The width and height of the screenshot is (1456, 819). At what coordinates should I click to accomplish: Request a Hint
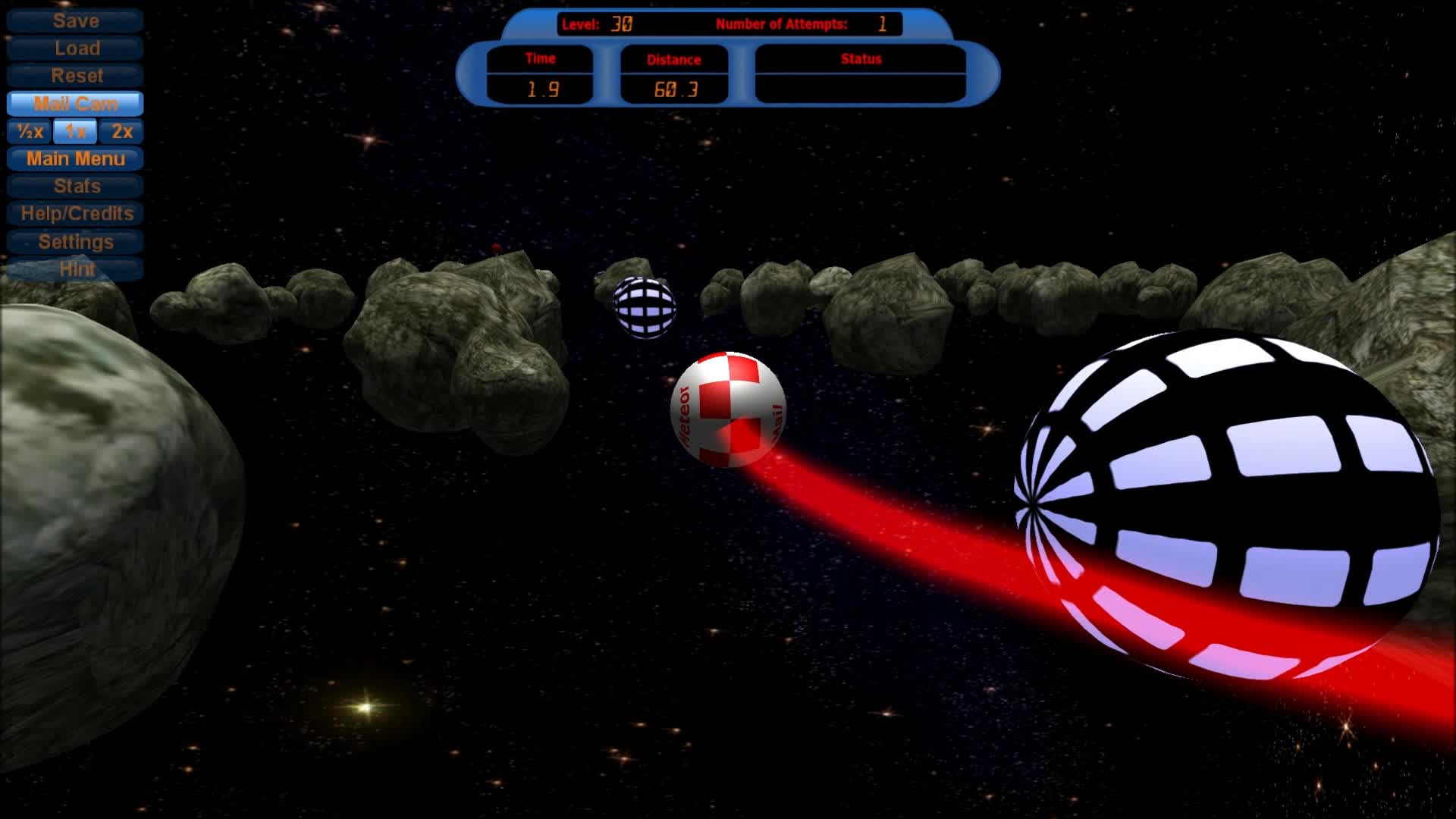coord(74,268)
